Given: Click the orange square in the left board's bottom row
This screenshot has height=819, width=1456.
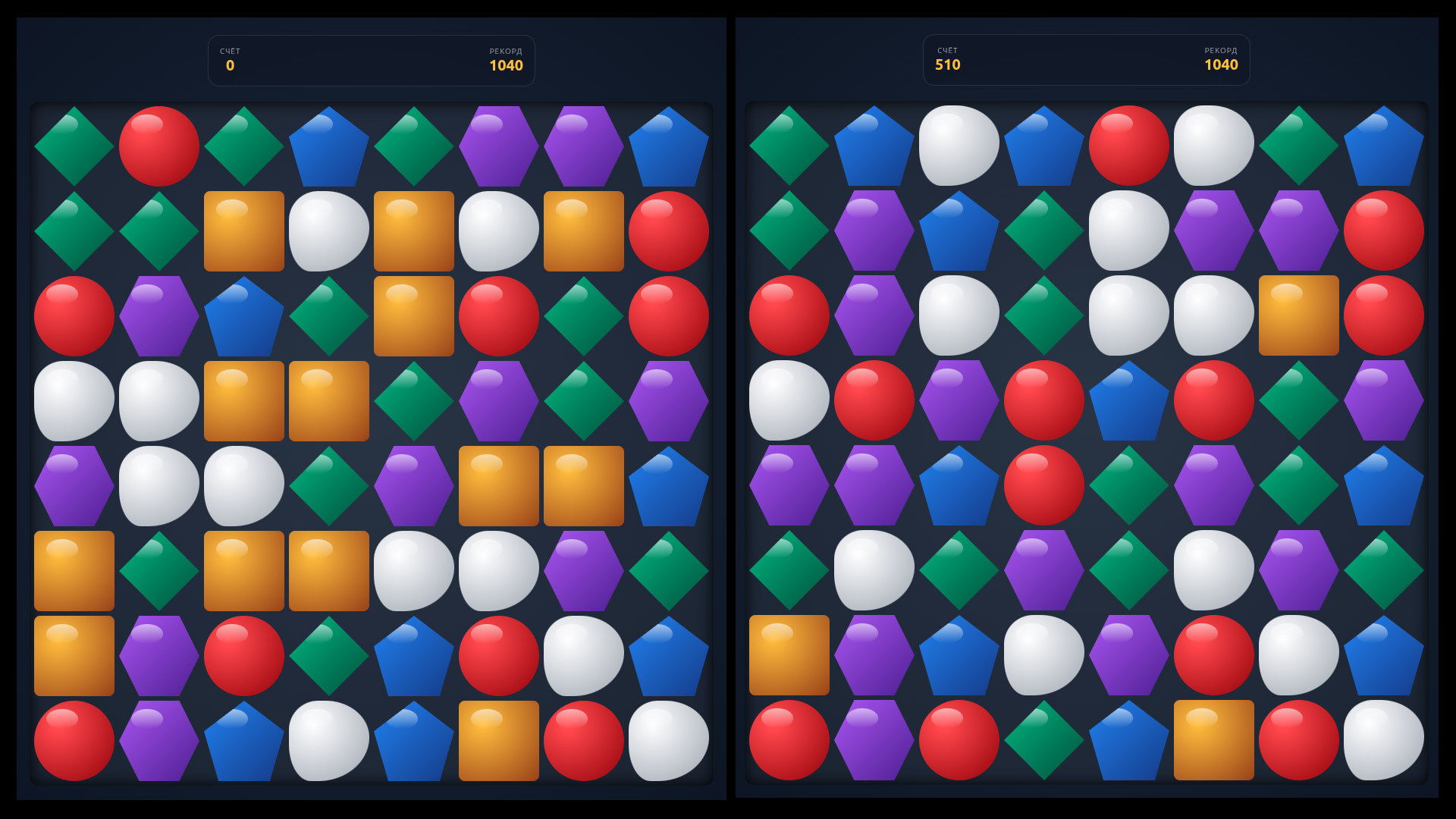Looking at the screenshot, I should [x=498, y=740].
